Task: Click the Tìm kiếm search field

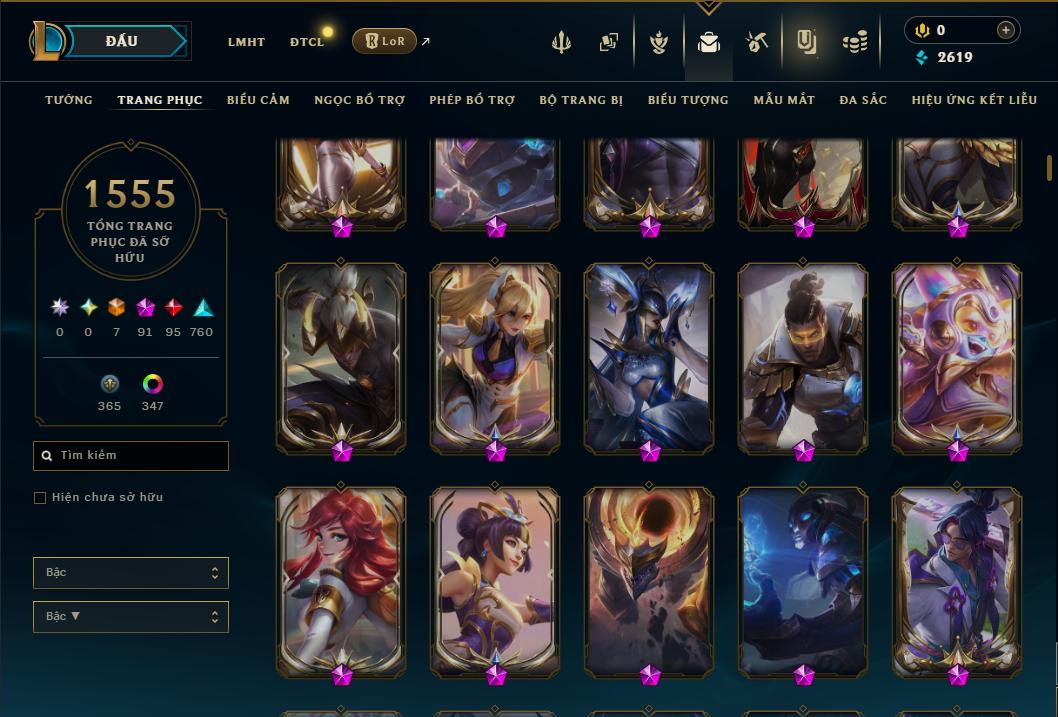Action: 131,456
